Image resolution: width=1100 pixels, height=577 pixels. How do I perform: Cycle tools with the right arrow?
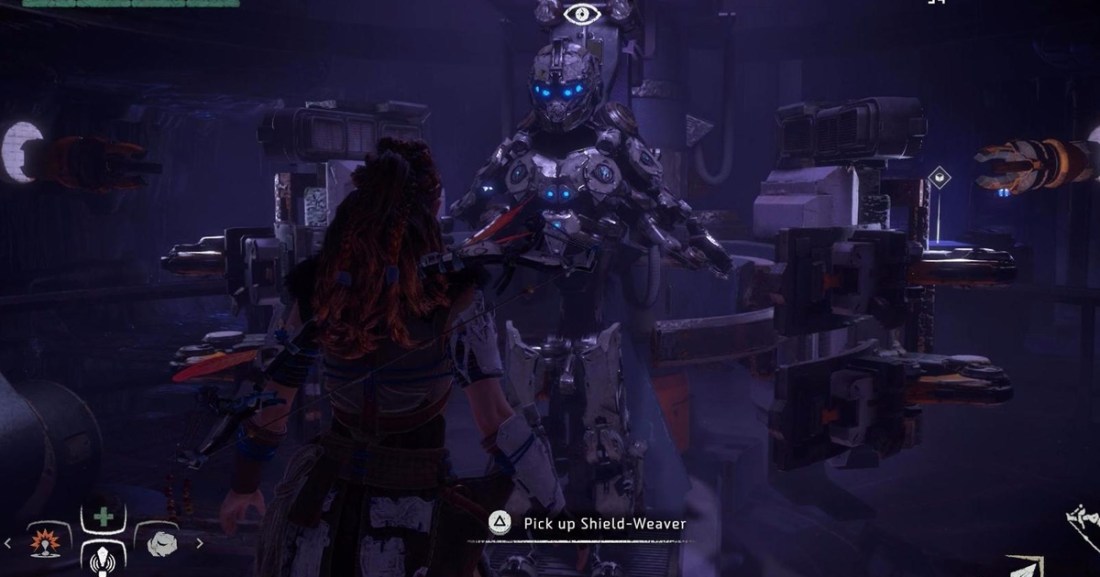[x=199, y=543]
